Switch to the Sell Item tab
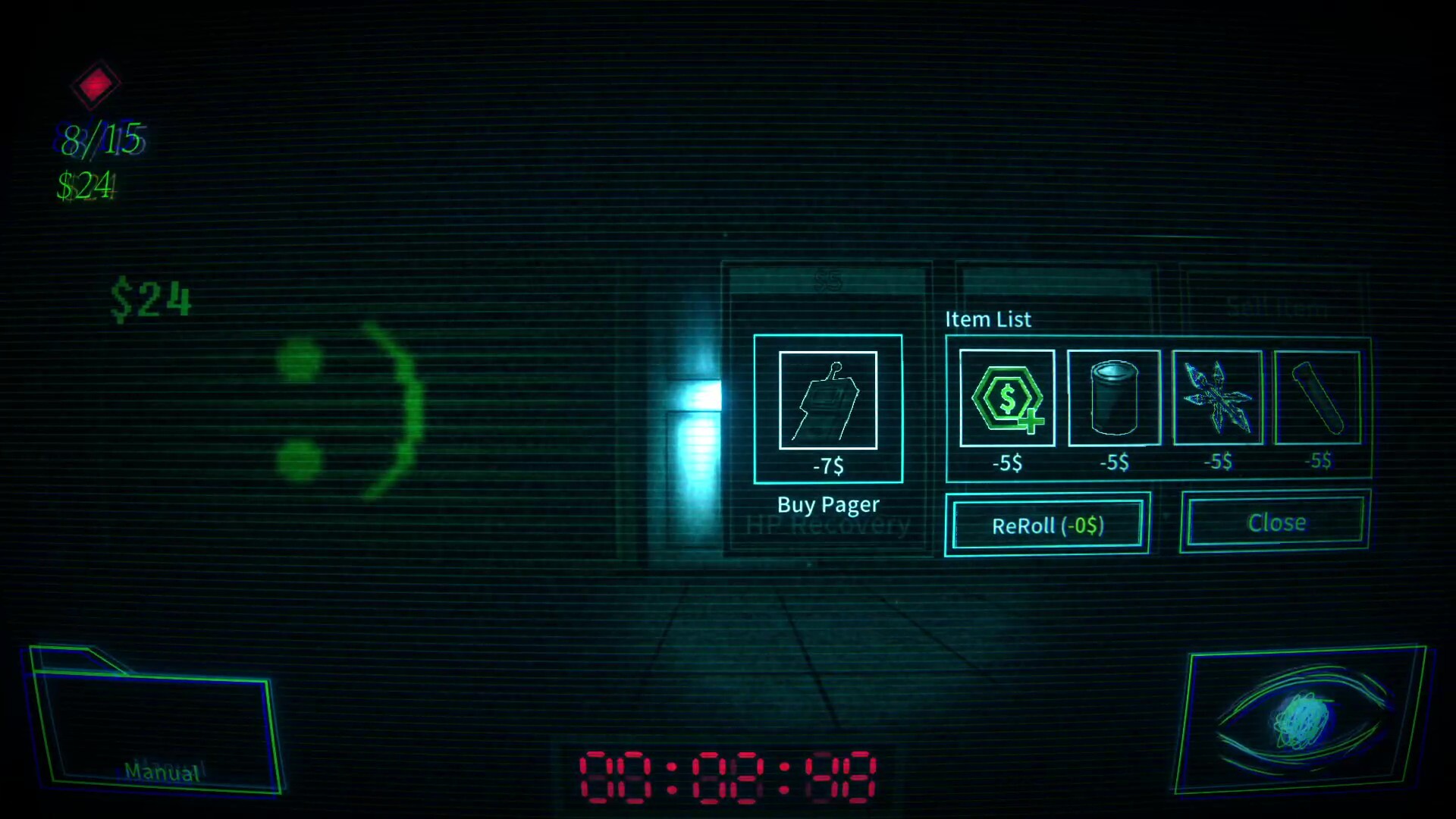The height and width of the screenshot is (819, 1456). (x=1276, y=307)
